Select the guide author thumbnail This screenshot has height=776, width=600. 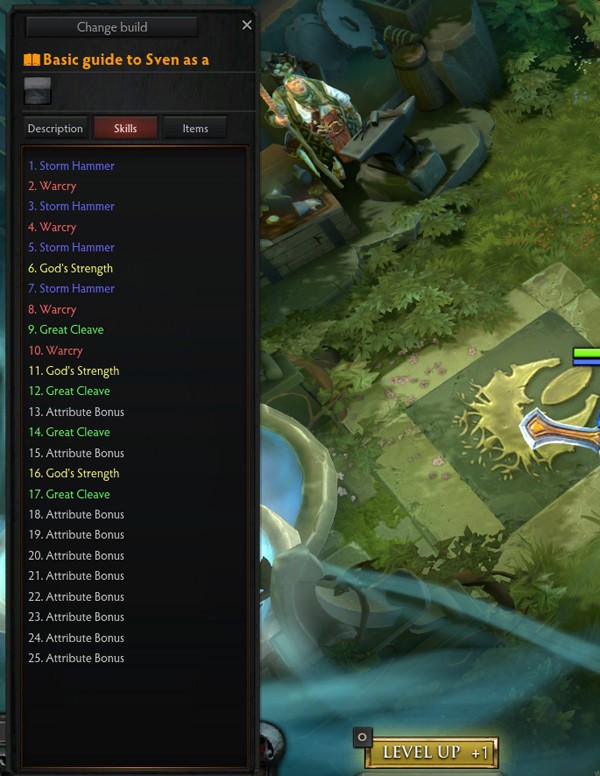(38, 91)
